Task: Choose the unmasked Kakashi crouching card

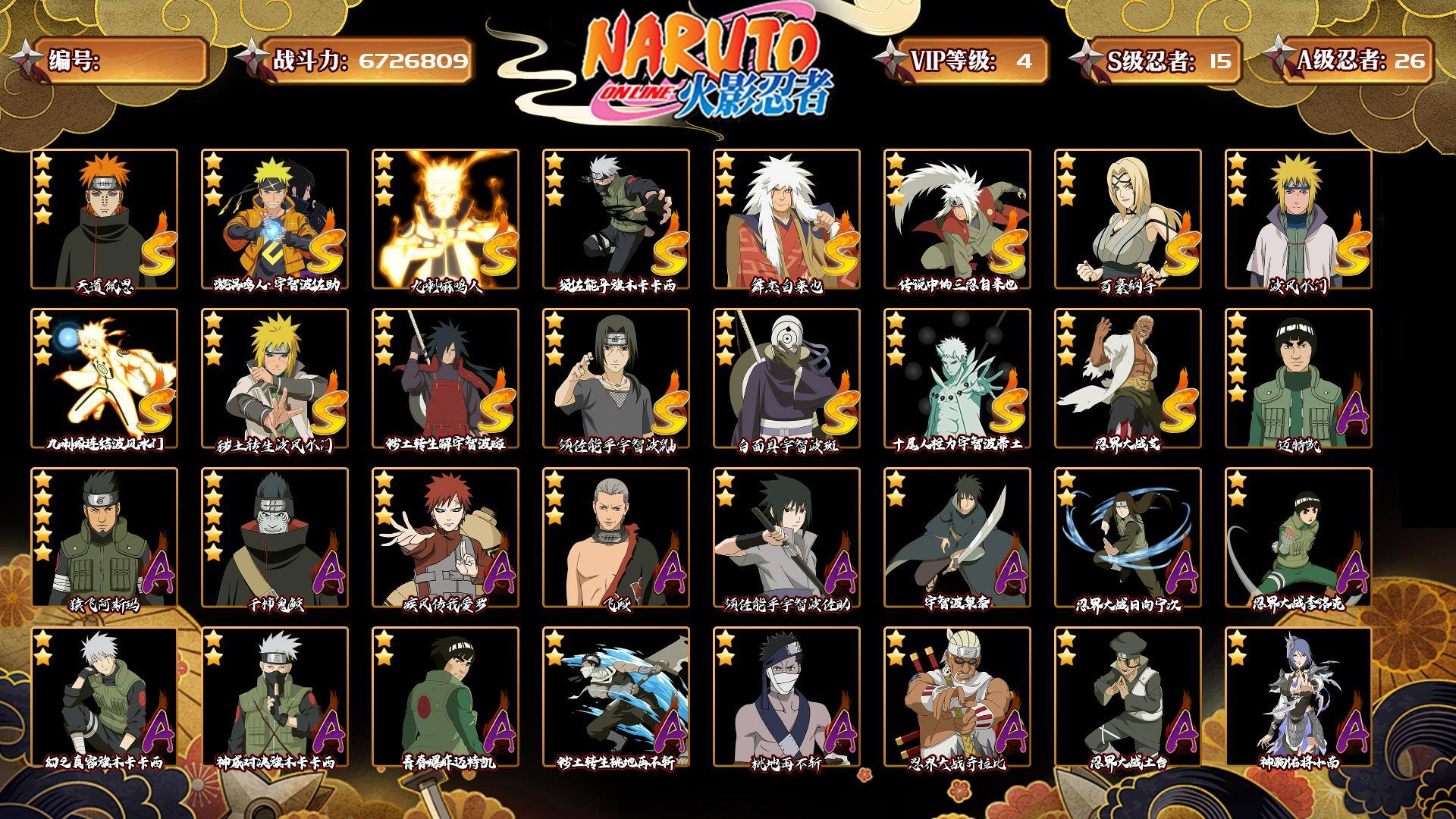Action: (x=104, y=696)
